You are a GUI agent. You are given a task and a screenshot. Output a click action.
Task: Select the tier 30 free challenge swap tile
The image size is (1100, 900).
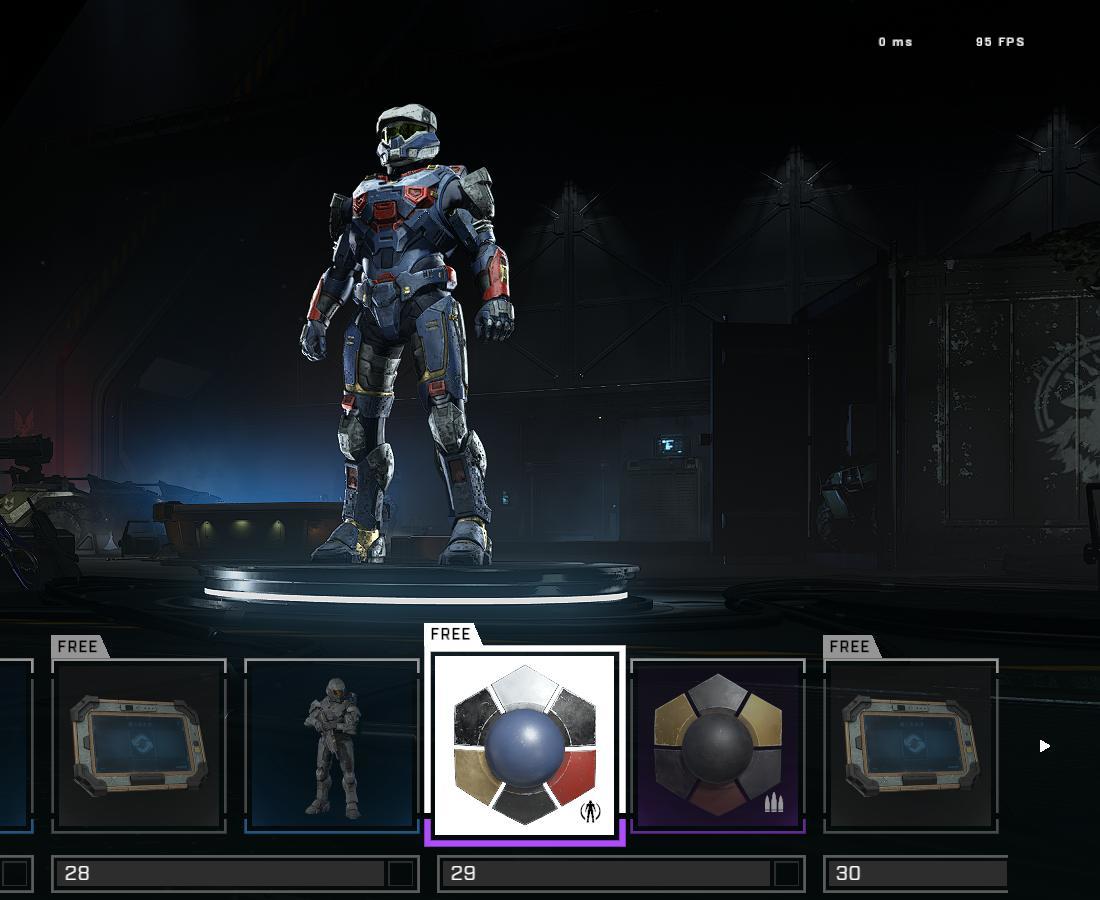click(x=911, y=745)
